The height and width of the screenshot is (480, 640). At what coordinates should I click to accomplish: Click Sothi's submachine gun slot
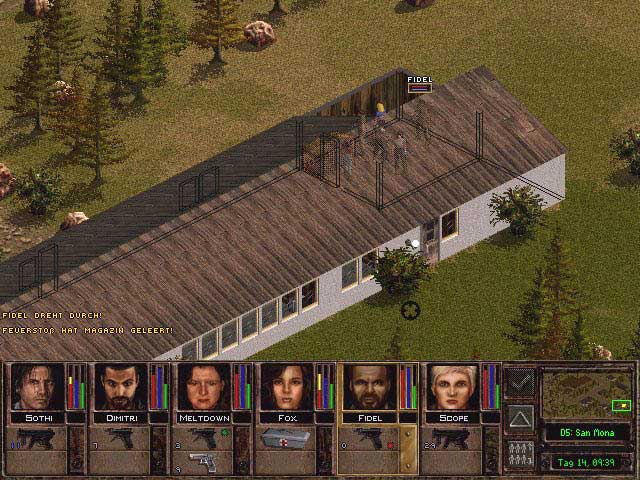pyautogui.click(x=37, y=438)
